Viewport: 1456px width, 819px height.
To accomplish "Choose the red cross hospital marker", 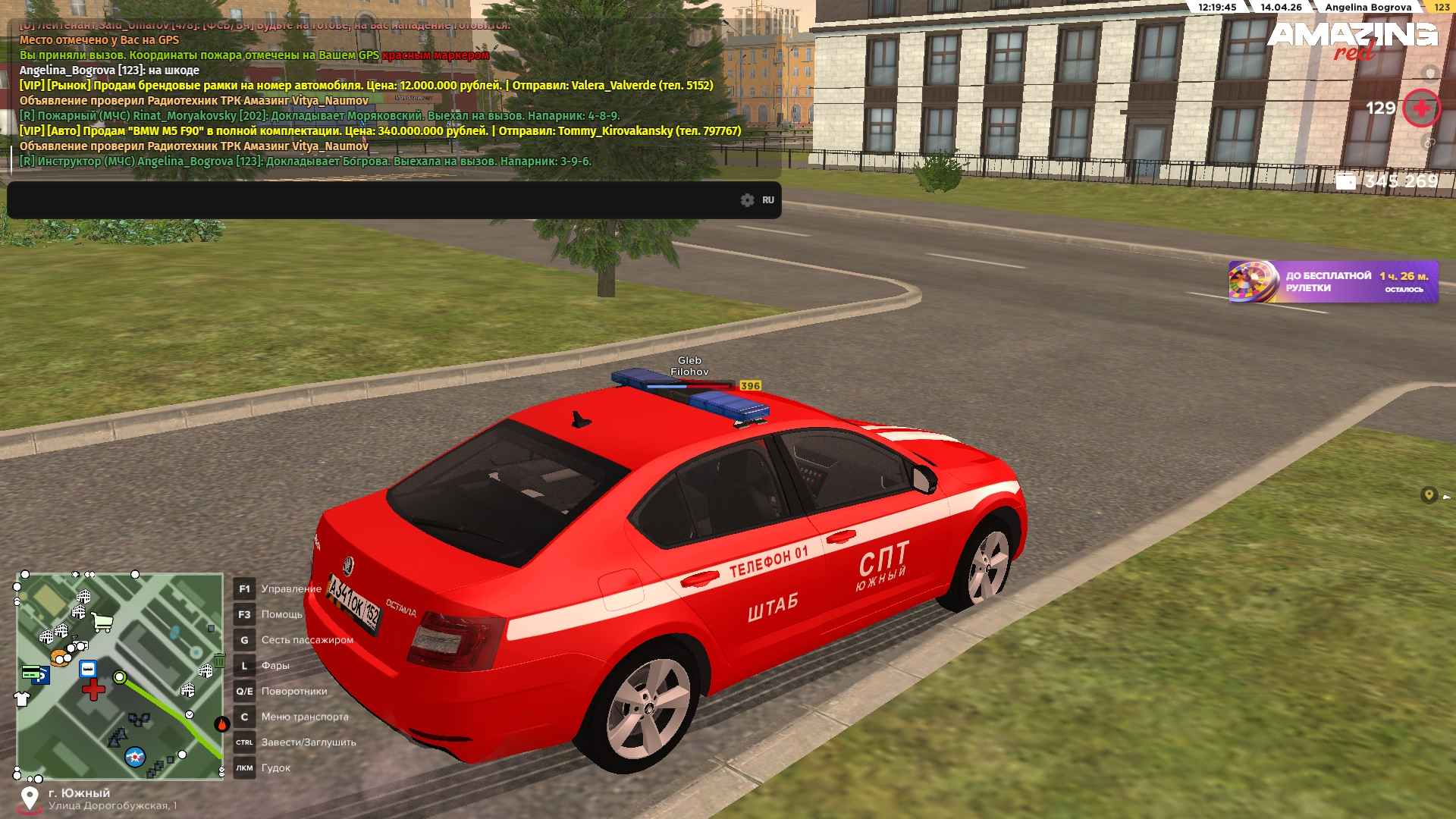I will pos(94,690).
